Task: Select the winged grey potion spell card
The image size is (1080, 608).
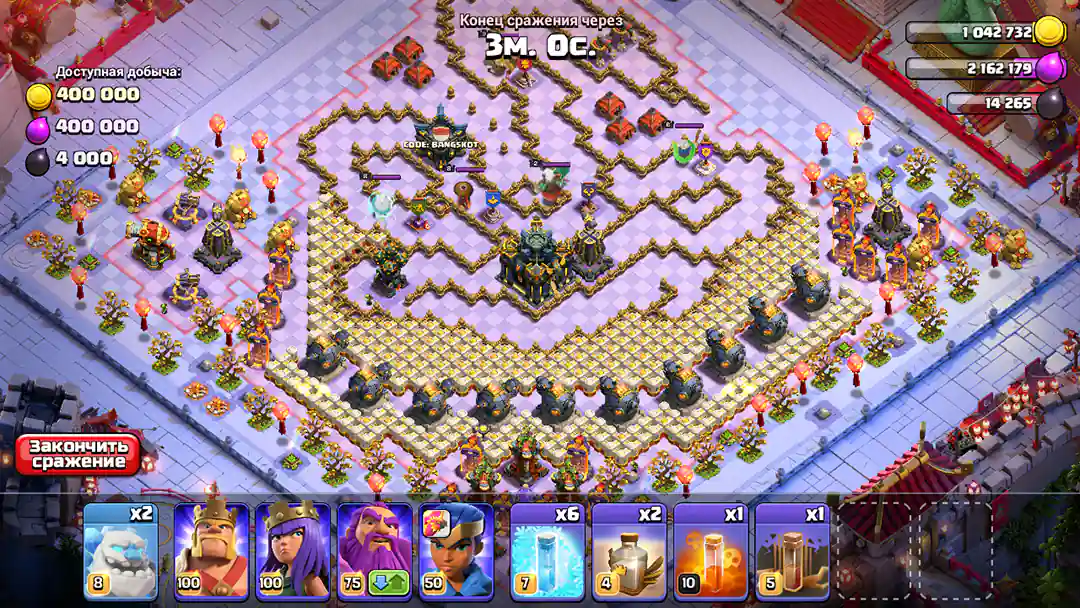Action: [x=629, y=550]
